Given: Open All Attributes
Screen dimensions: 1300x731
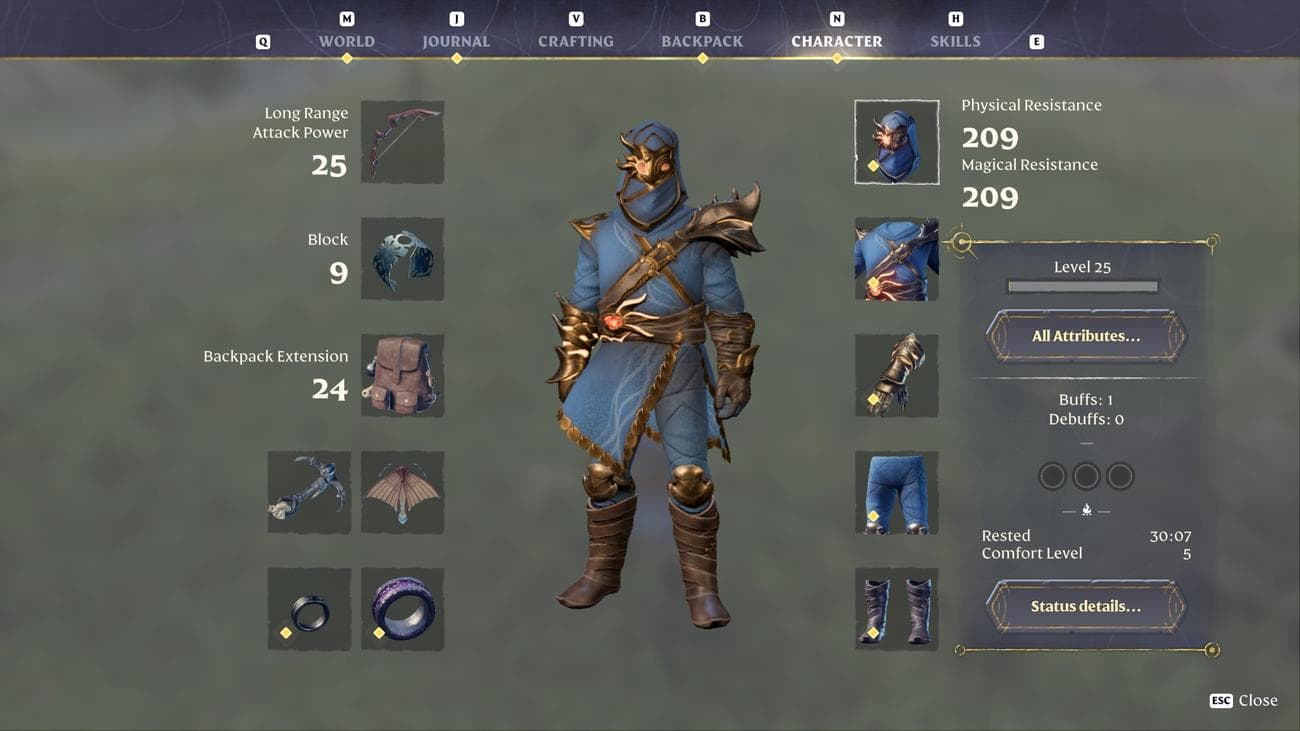Looking at the screenshot, I should pos(1085,336).
